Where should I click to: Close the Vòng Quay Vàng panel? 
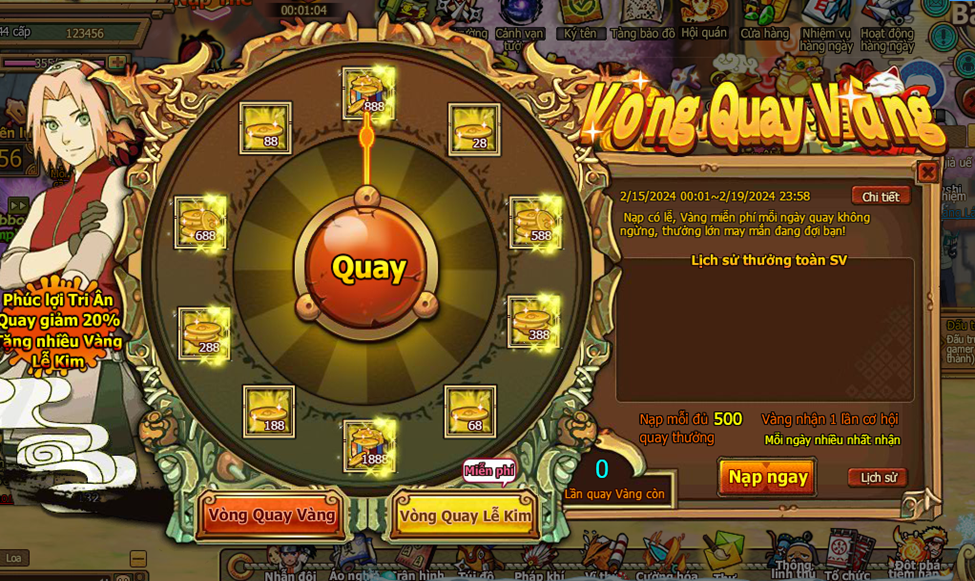click(927, 172)
